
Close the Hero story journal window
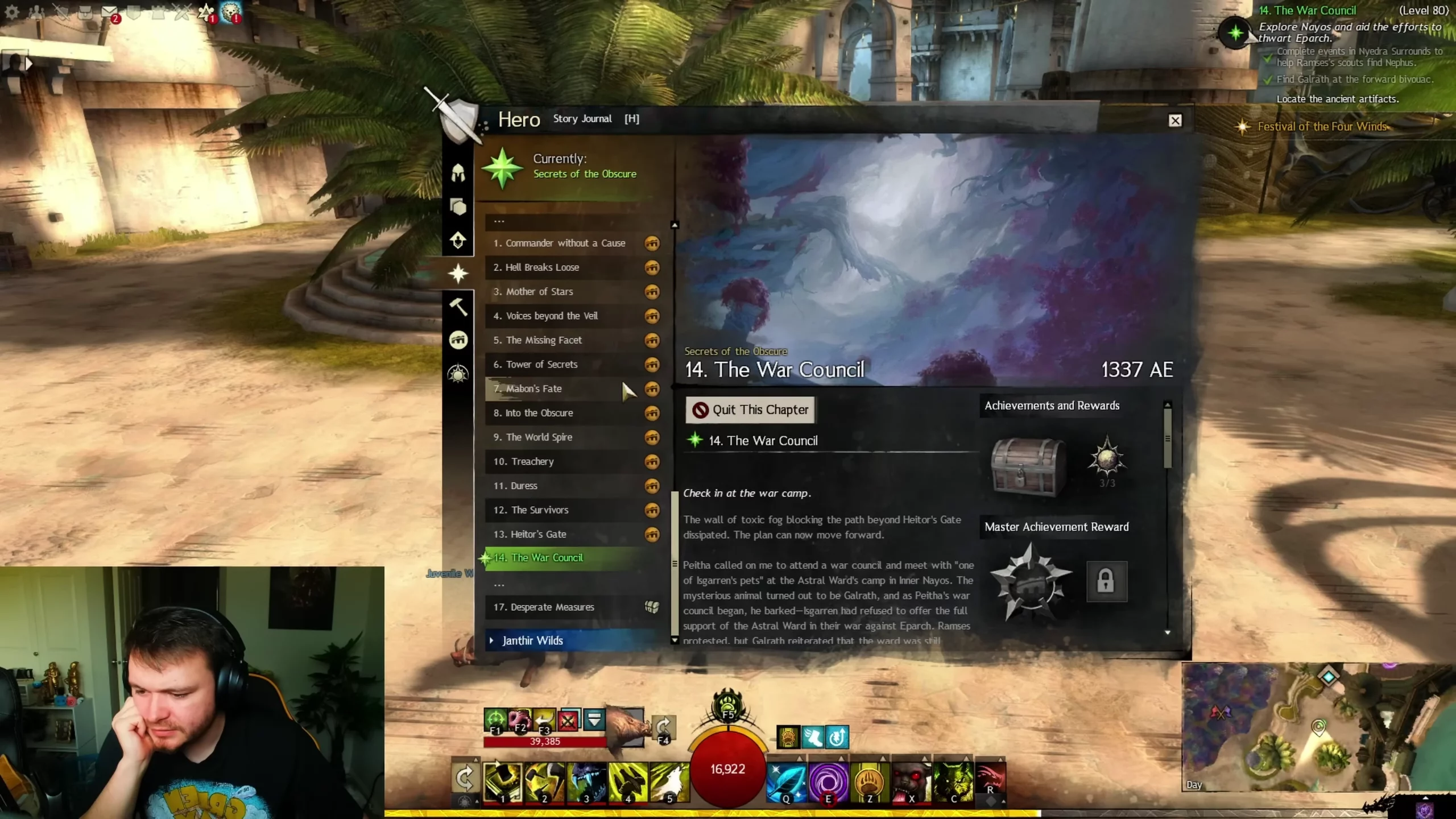pos(1175,121)
